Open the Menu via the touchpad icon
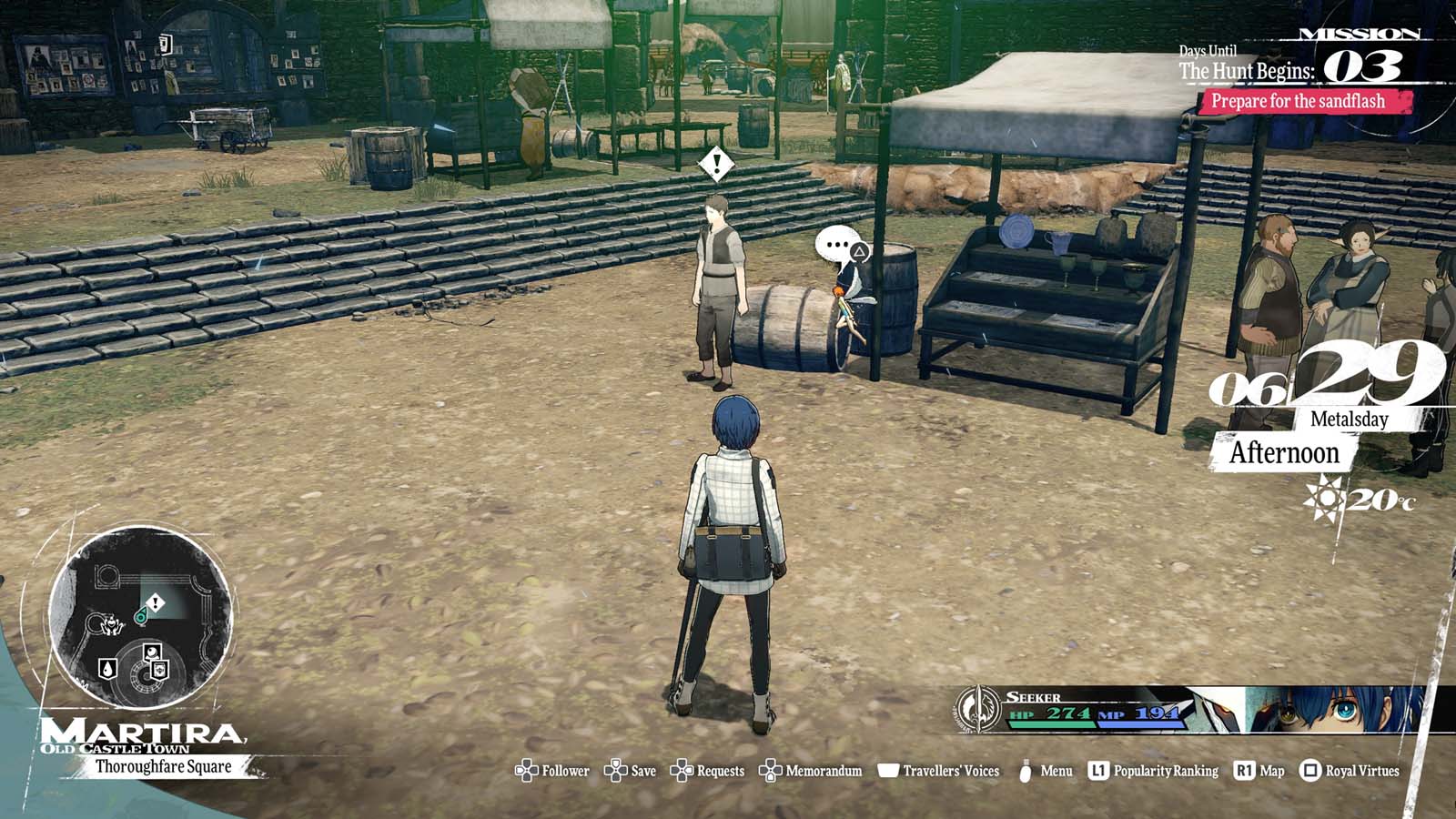The height and width of the screenshot is (819, 1456). click(1027, 769)
